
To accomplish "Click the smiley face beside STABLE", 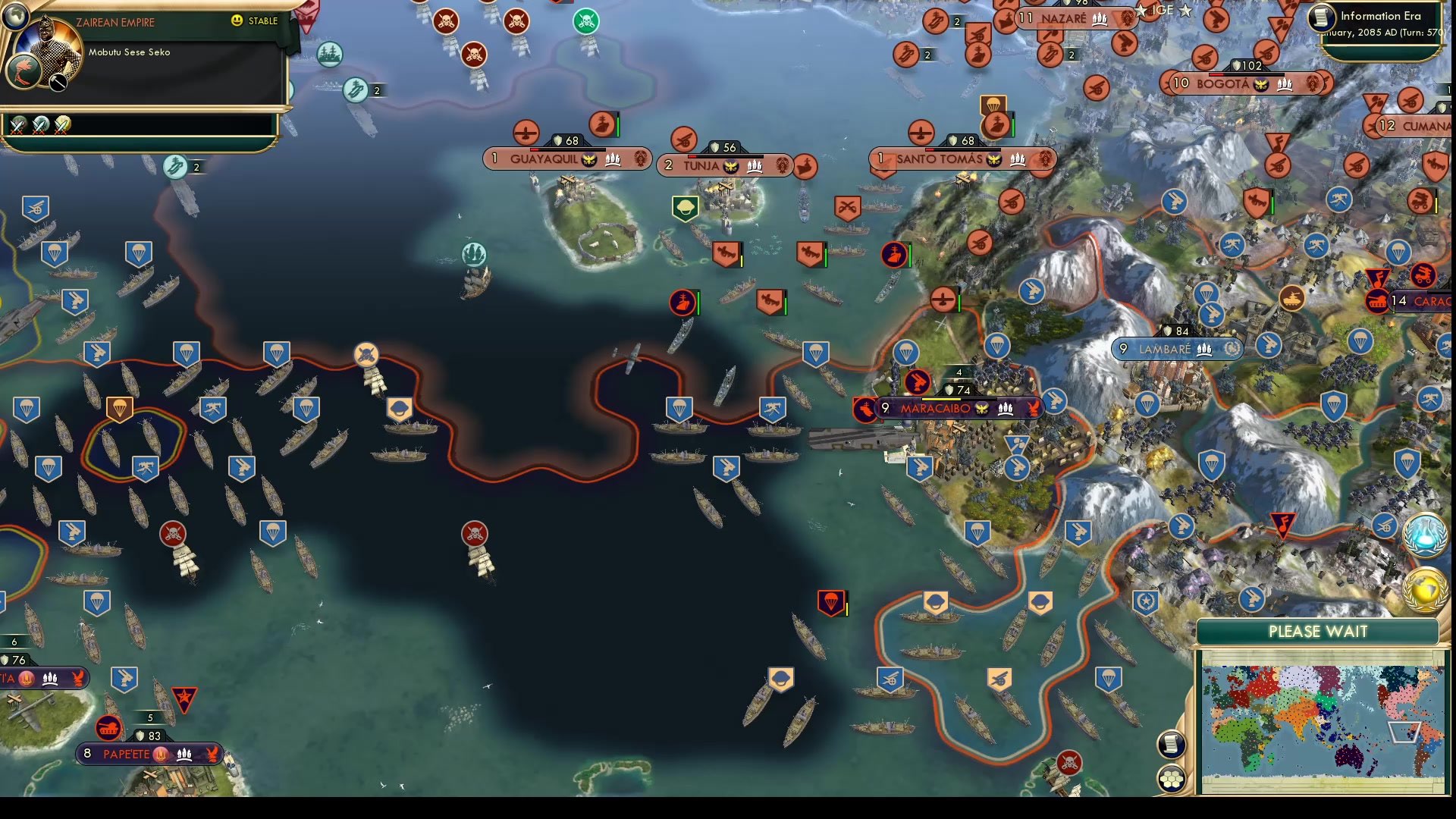I will coord(236,21).
